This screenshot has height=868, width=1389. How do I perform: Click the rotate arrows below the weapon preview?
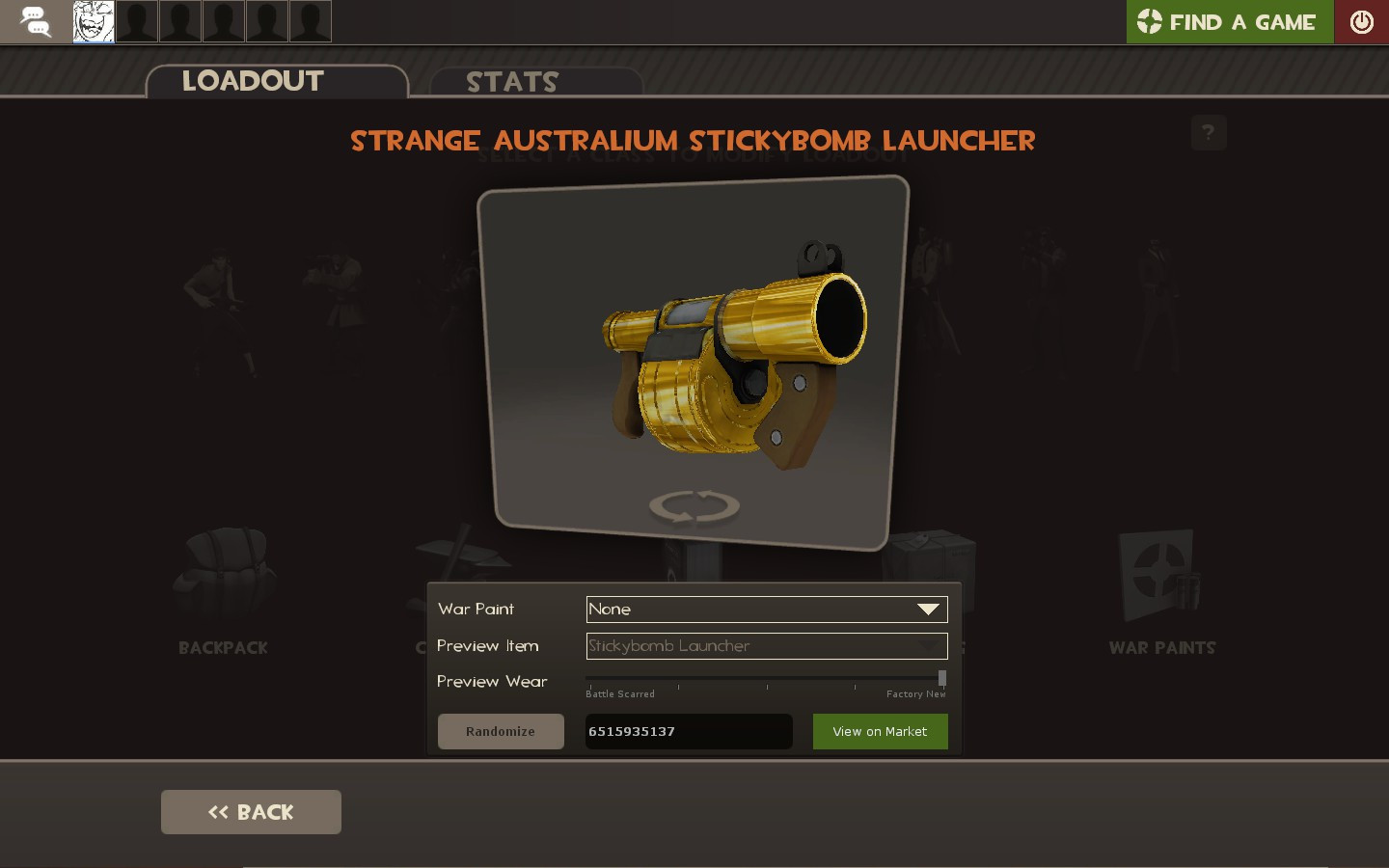[x=694, y=505]
